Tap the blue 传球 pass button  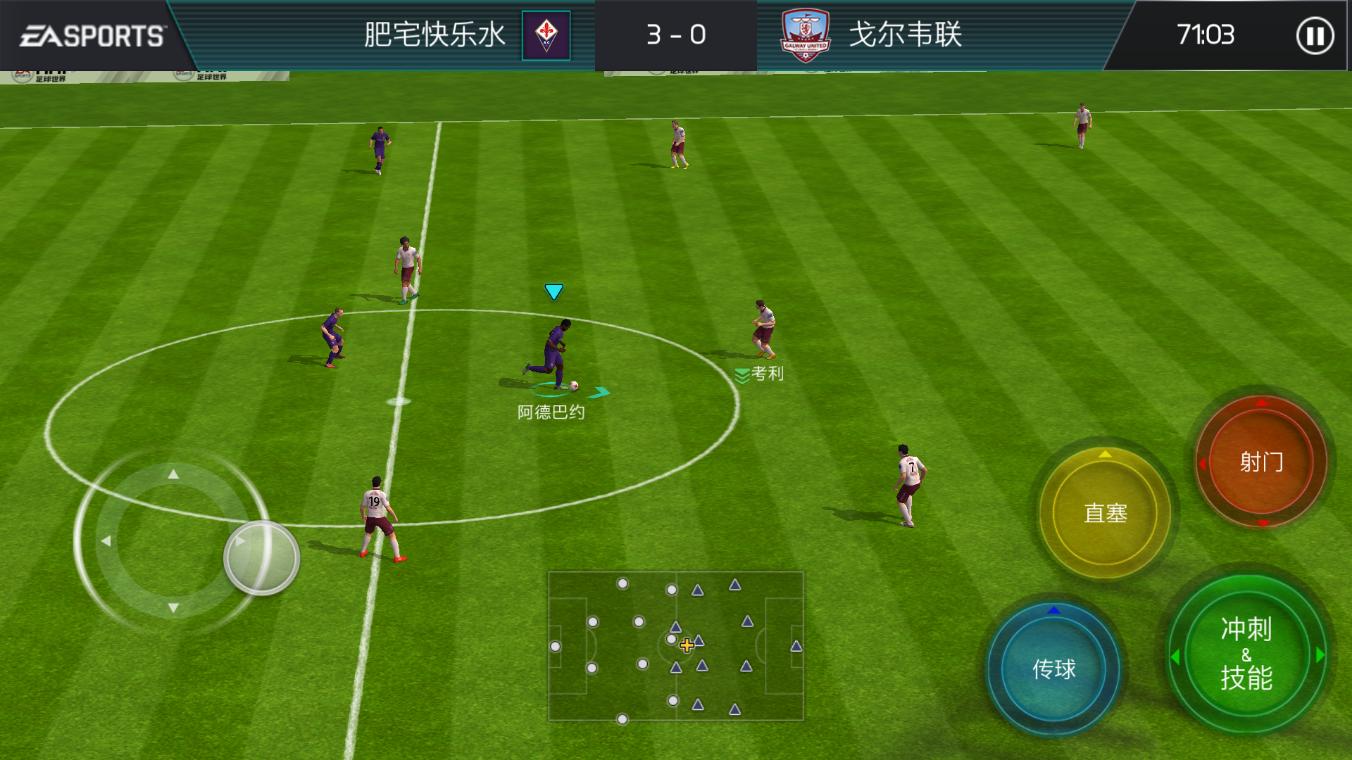tap(1055, 670)
